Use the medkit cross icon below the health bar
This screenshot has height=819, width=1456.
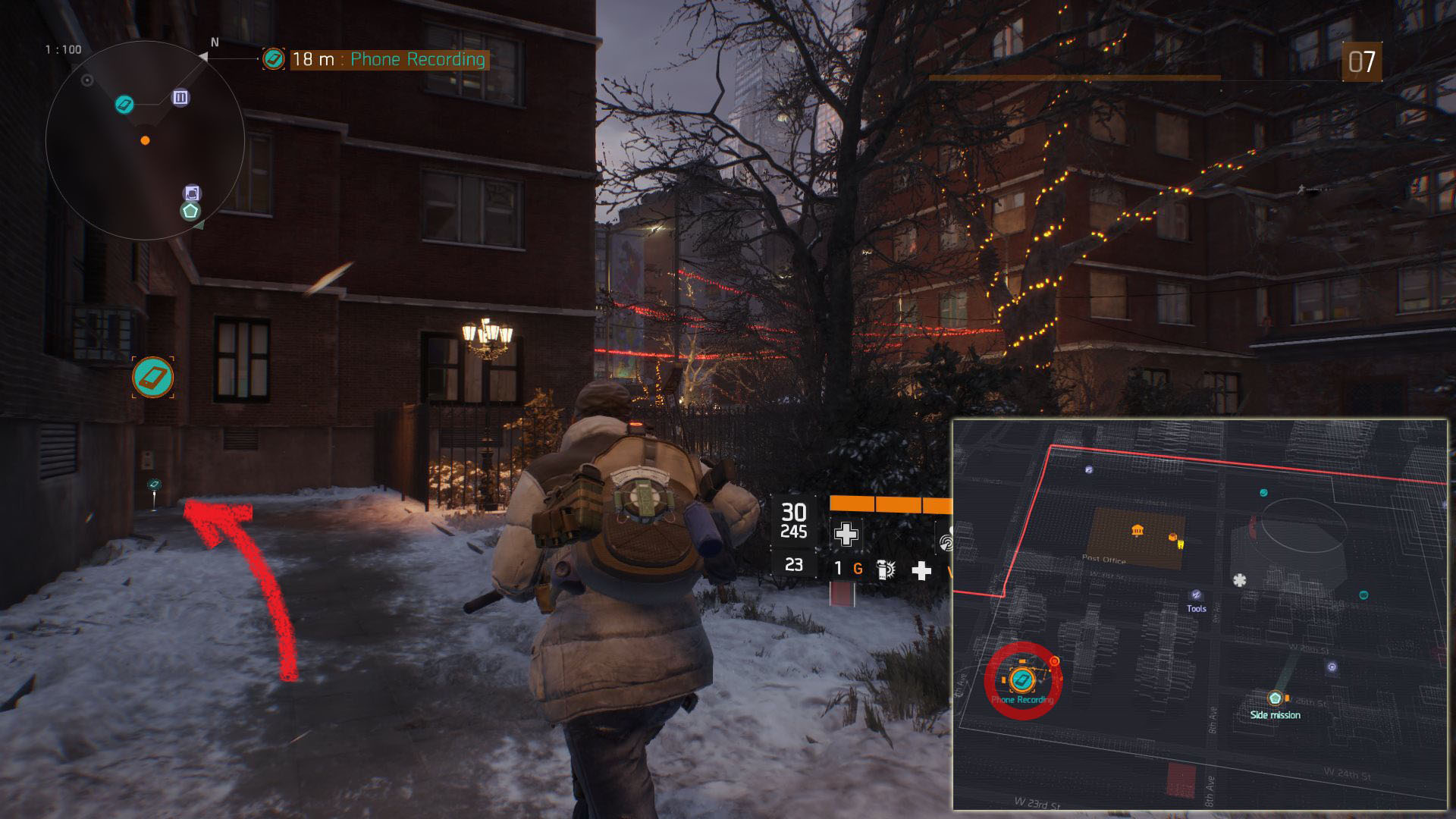[846, 534]
